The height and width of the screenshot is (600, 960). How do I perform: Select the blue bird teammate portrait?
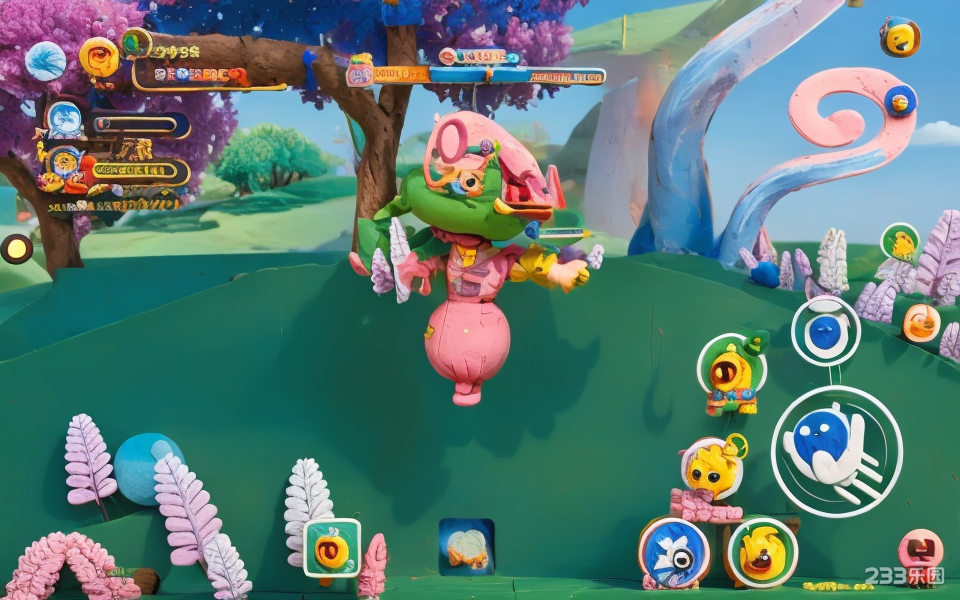coord(65,120)
